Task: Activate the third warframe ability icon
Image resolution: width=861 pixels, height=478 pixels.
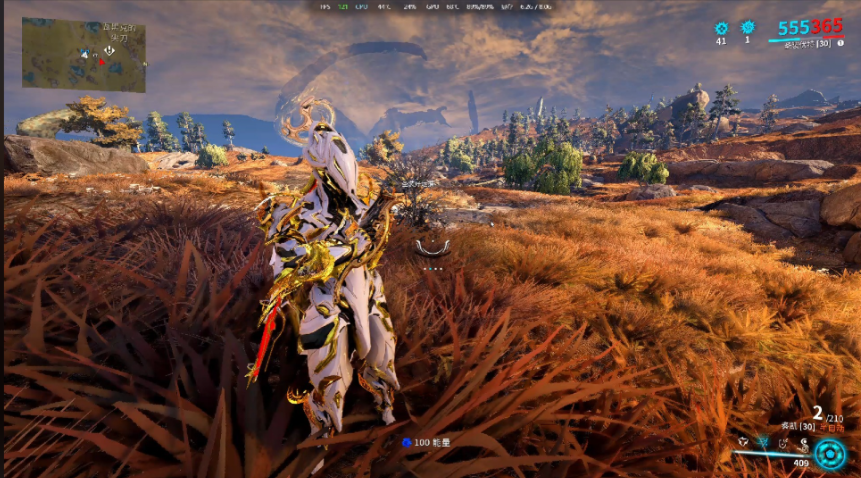Action: coord(783,440)
